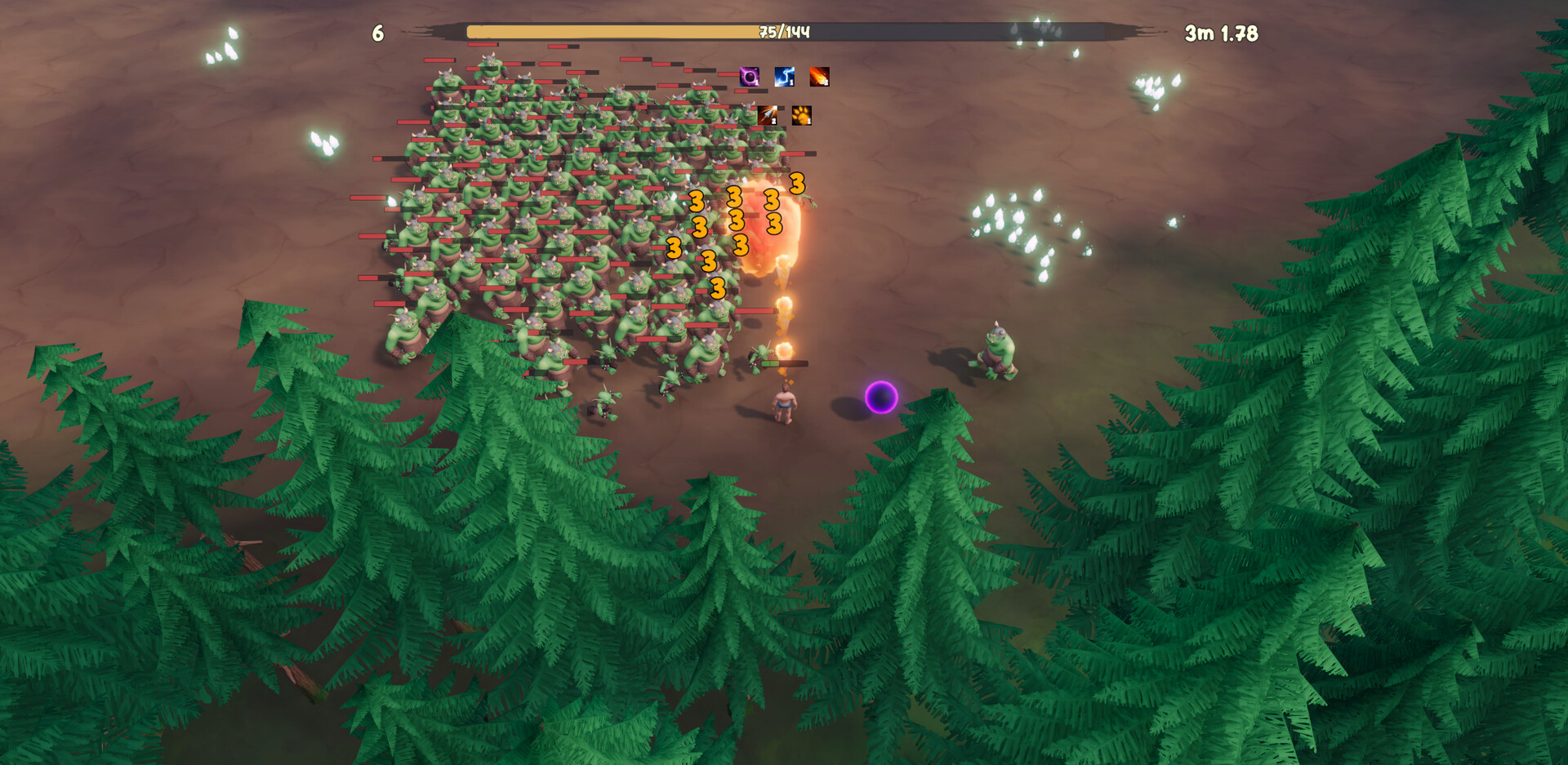Screen dimensions: 1568x765
Task: Click the level 2 badge on arrow skill
Action: pyautogui.click(x=774, y=121)
